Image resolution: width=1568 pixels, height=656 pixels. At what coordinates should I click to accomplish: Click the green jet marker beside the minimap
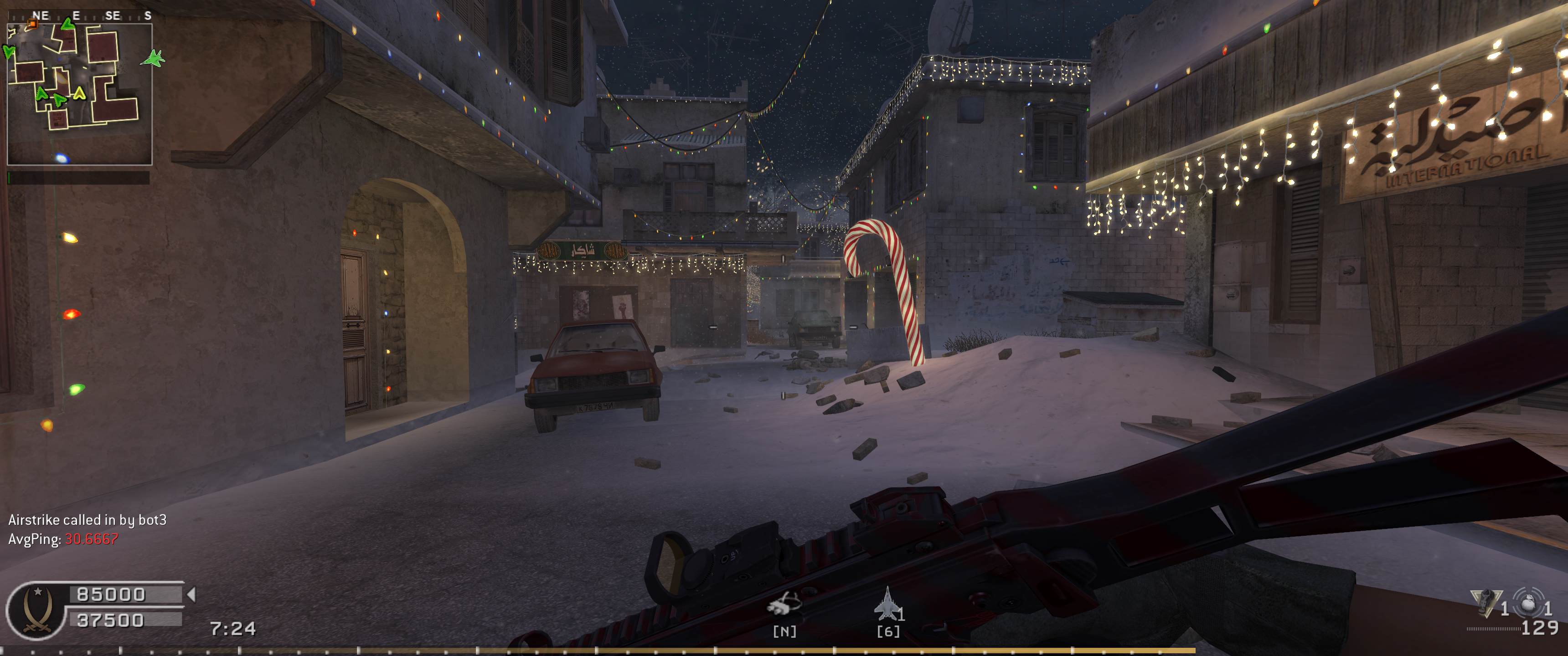tap(153, 58)
